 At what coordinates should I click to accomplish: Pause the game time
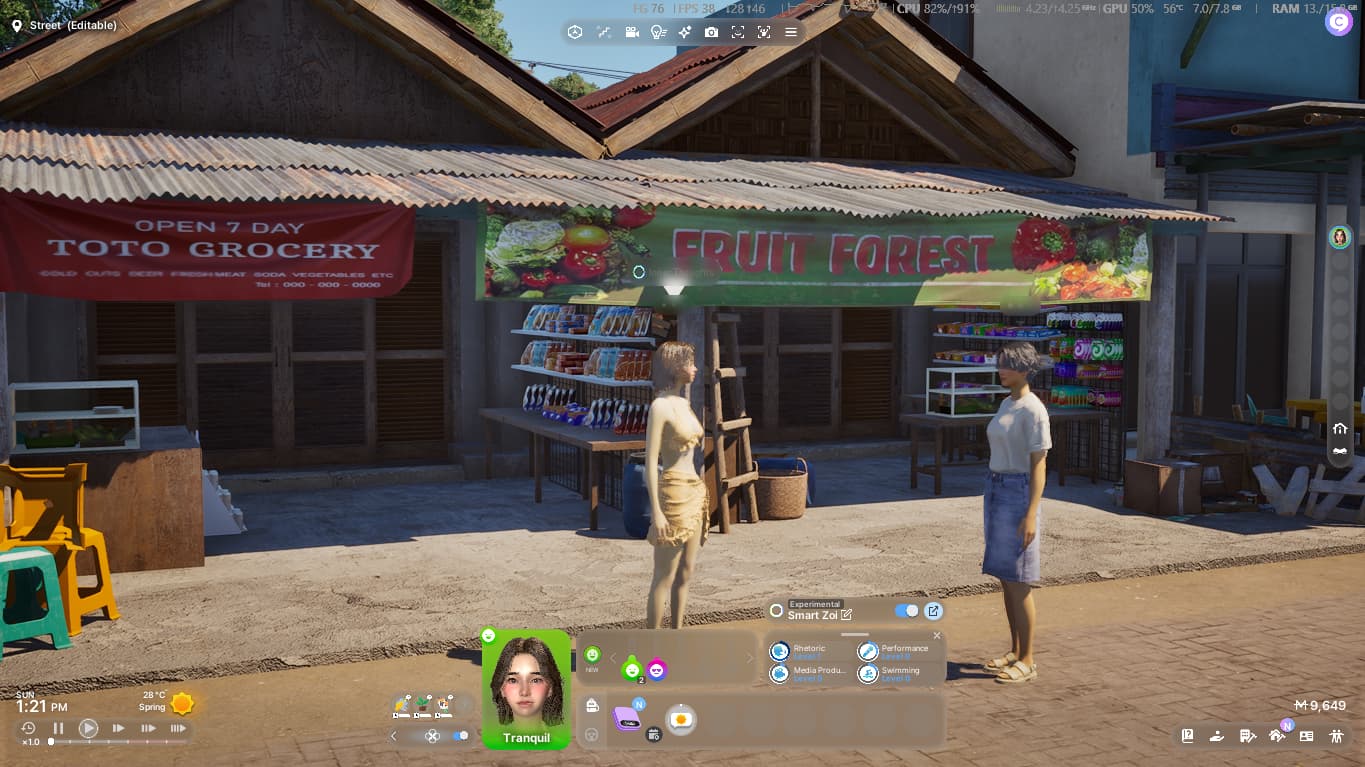tap(58, 728)
